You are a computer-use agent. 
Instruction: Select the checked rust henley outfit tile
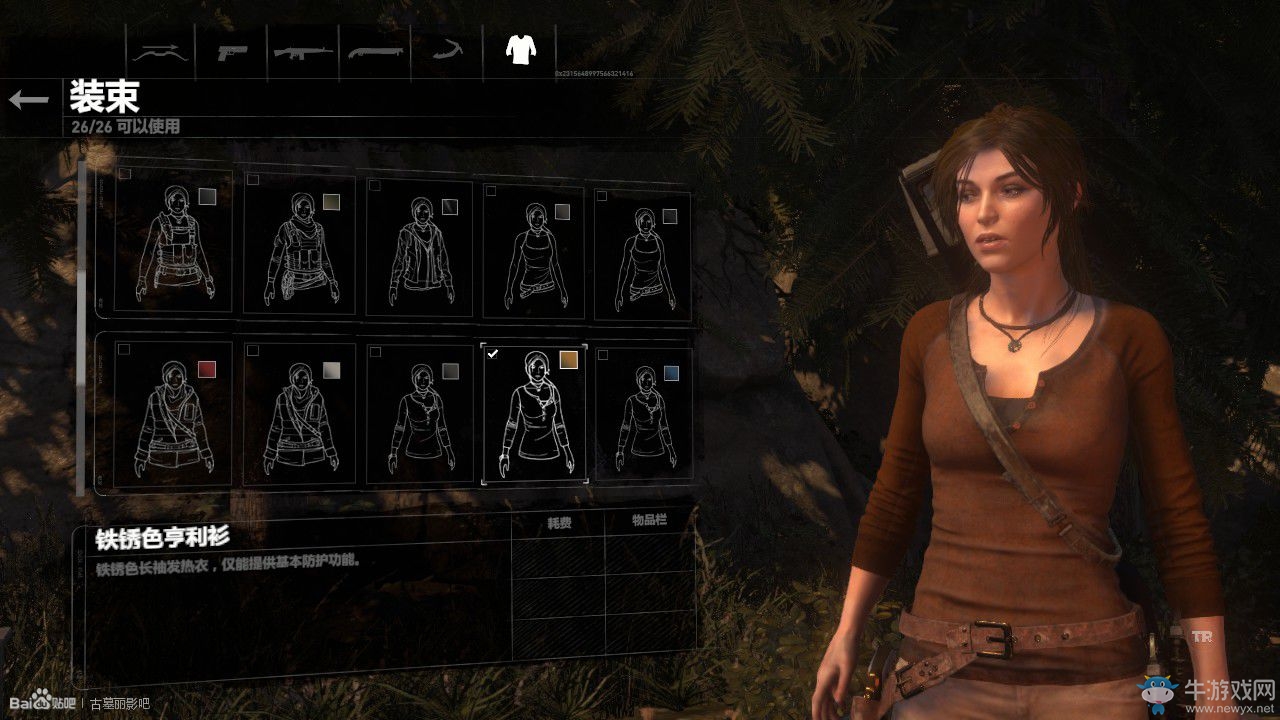(534, 414)
